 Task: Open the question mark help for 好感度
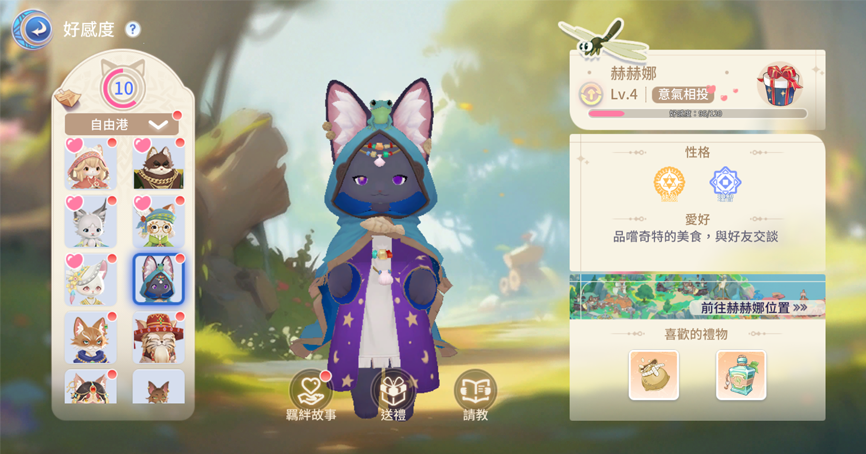[x=133, y=30]
